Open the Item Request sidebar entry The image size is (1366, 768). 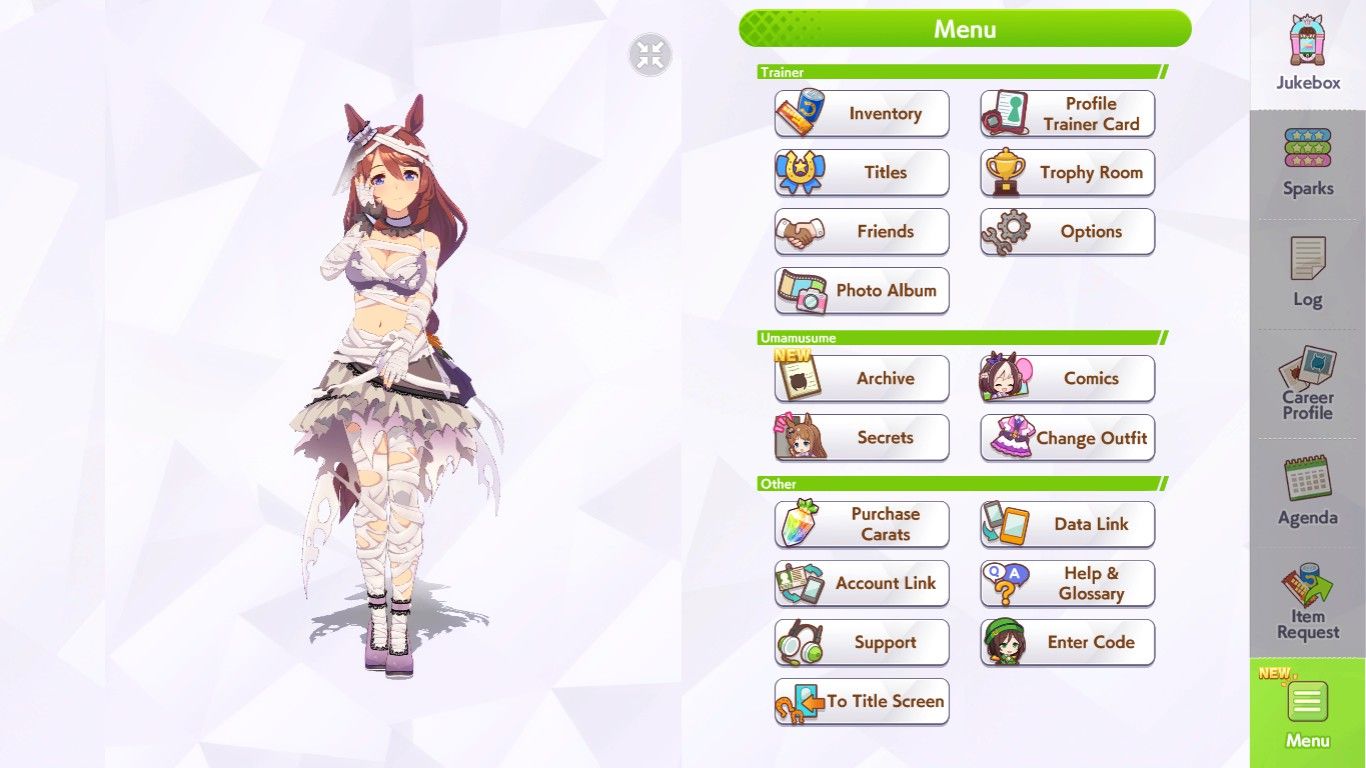[1307, 602]
